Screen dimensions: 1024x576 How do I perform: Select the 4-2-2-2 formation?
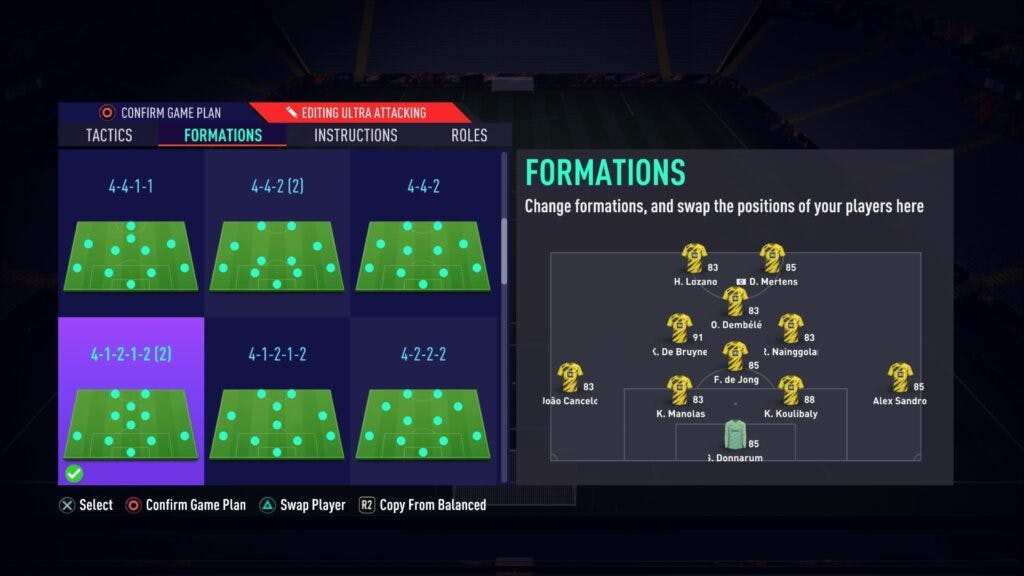click(423, 401)
